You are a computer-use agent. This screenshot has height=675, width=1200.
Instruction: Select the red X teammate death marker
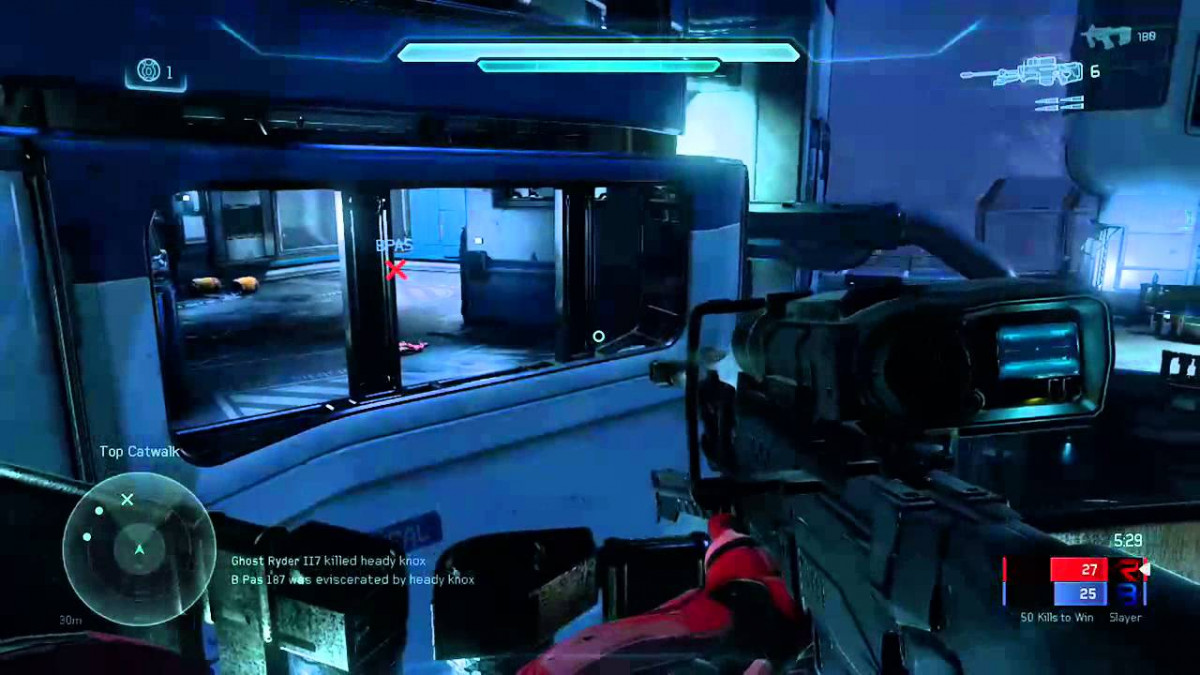(397, 269)
